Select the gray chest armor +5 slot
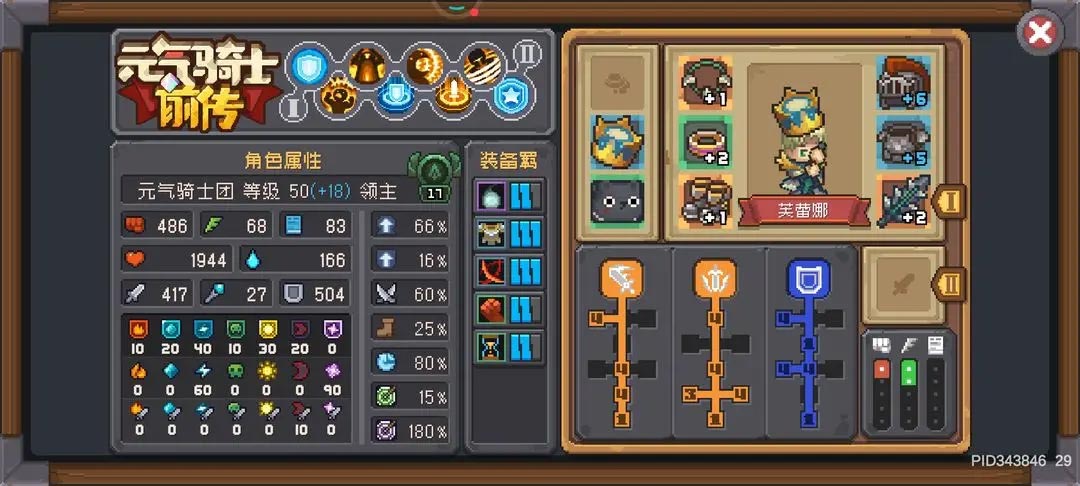Image resolution: width=1080 pixels, height=486 pixels. 903,141
